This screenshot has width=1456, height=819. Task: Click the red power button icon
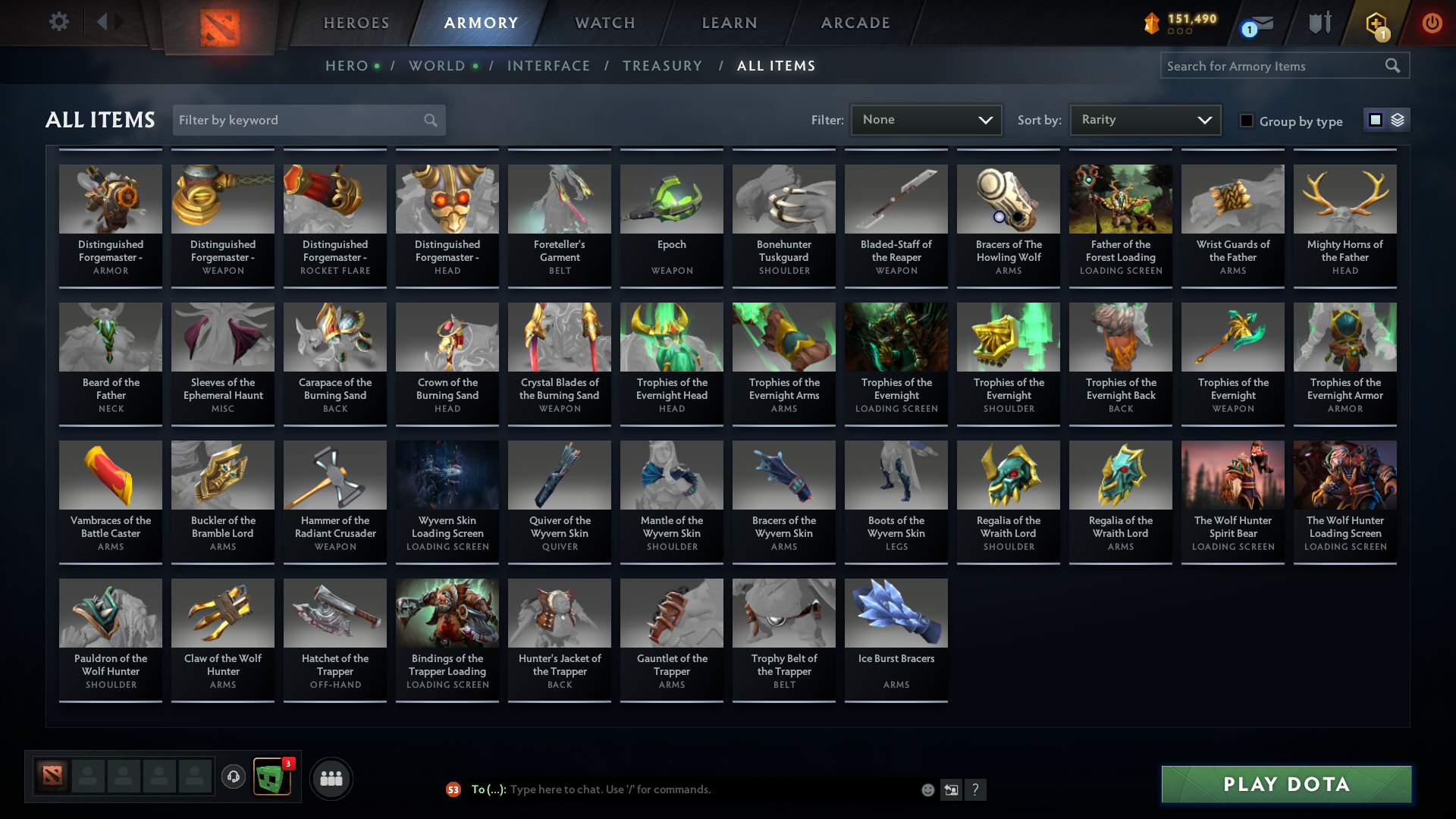(1432, 23)
